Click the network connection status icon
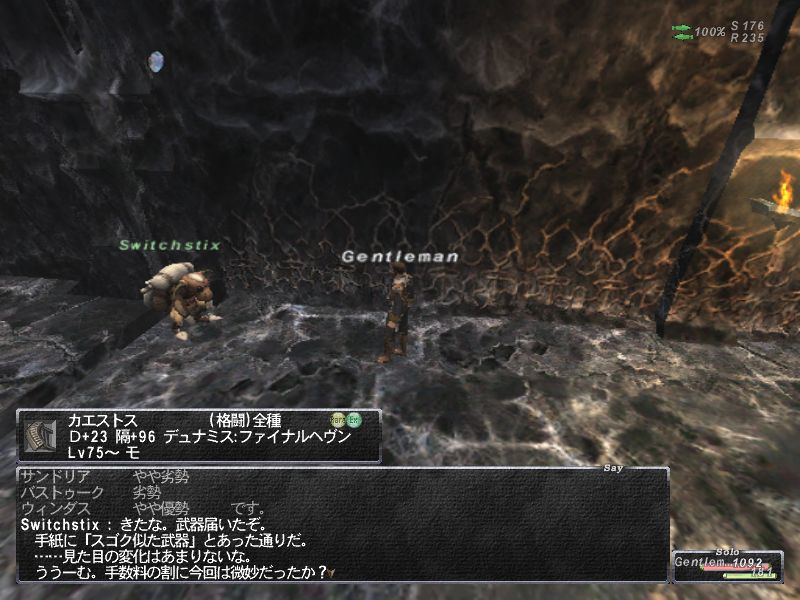This screenshot has width=800, height=600. [682, 32]
